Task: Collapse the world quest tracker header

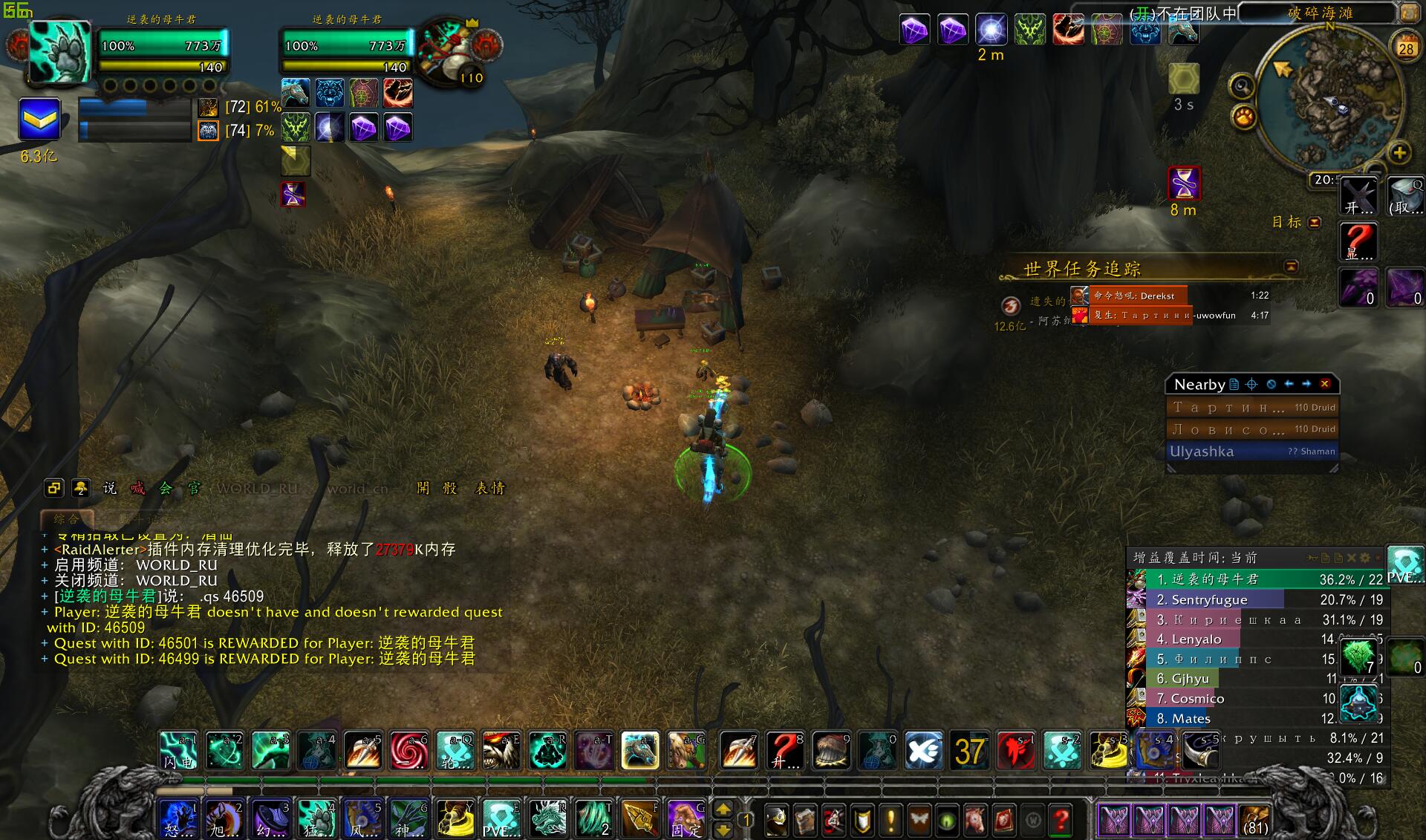Action: 1291,266
